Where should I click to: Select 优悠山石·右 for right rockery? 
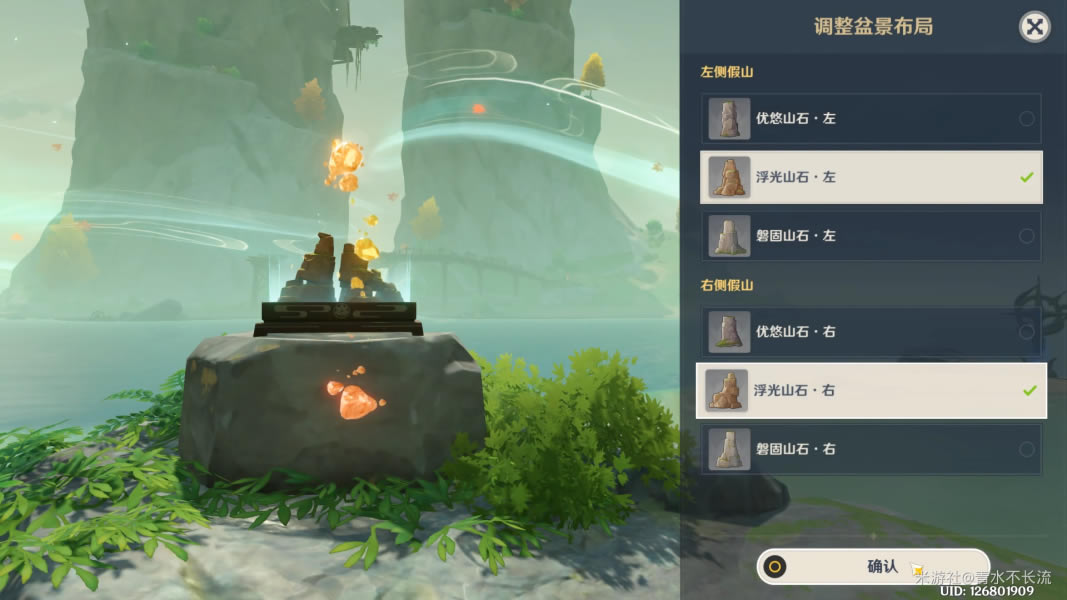point(871,331)
